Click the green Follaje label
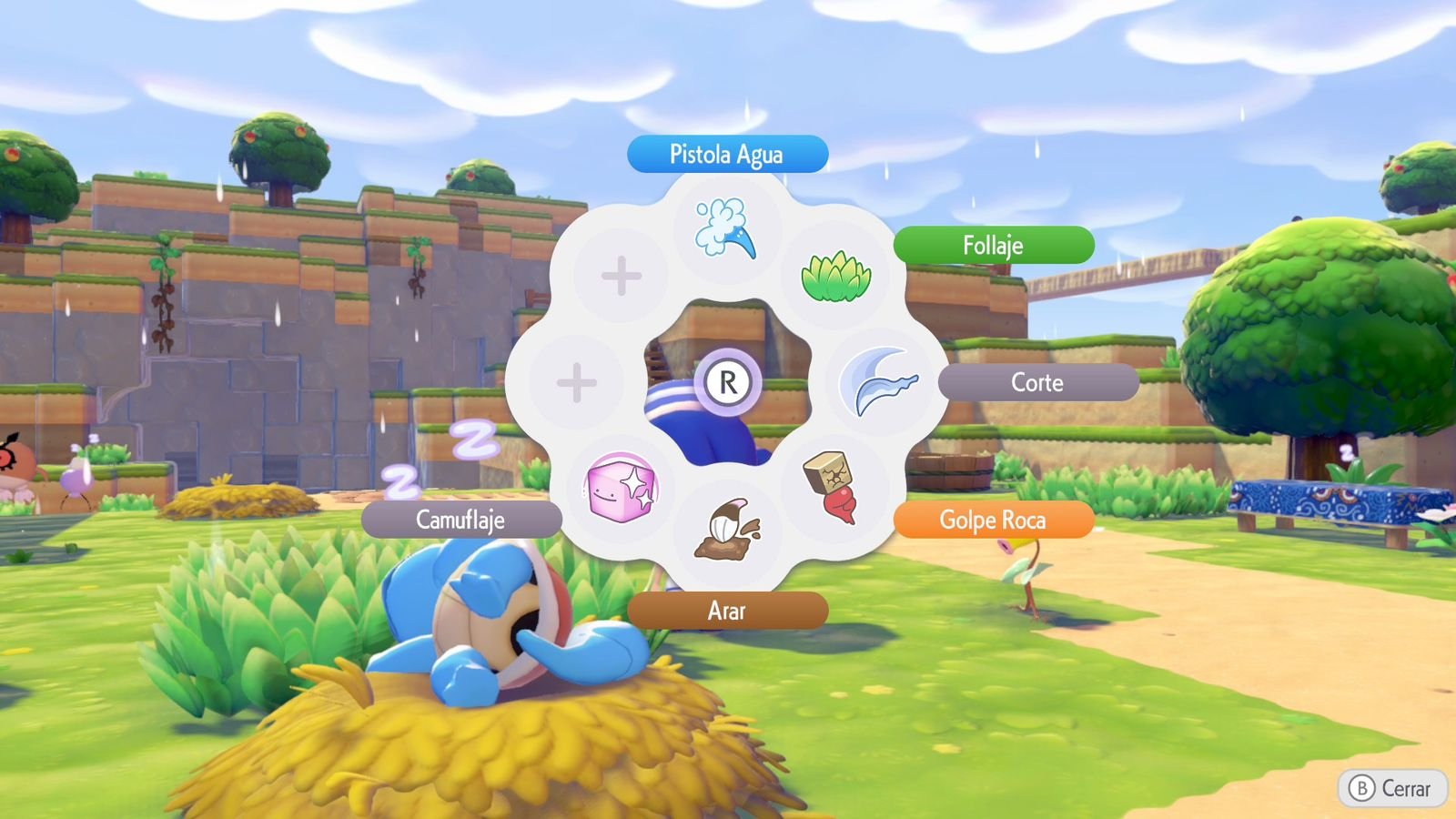The height and width of the screenshot is (819, 1456). [994, 245]
